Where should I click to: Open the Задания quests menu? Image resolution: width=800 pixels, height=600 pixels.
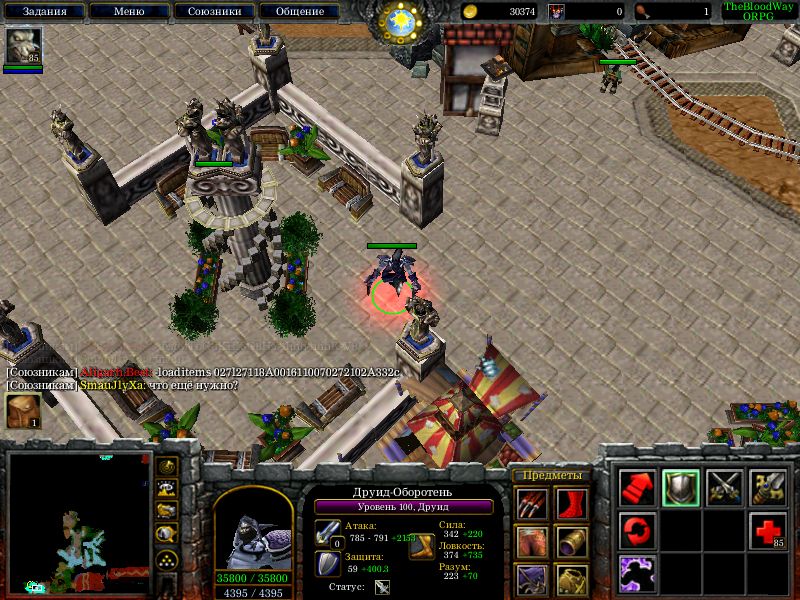pyautogui.click(x=43, y=12)
